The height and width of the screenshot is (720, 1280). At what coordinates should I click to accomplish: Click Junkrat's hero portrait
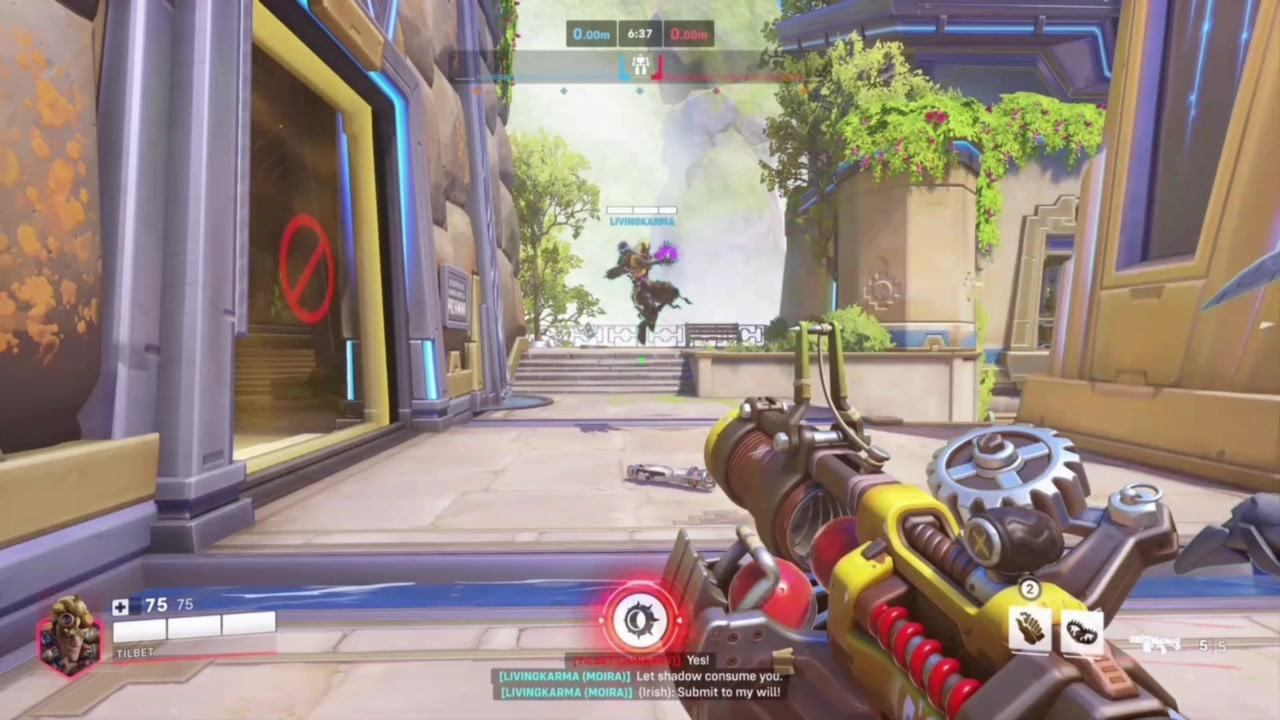click(69, 634)
